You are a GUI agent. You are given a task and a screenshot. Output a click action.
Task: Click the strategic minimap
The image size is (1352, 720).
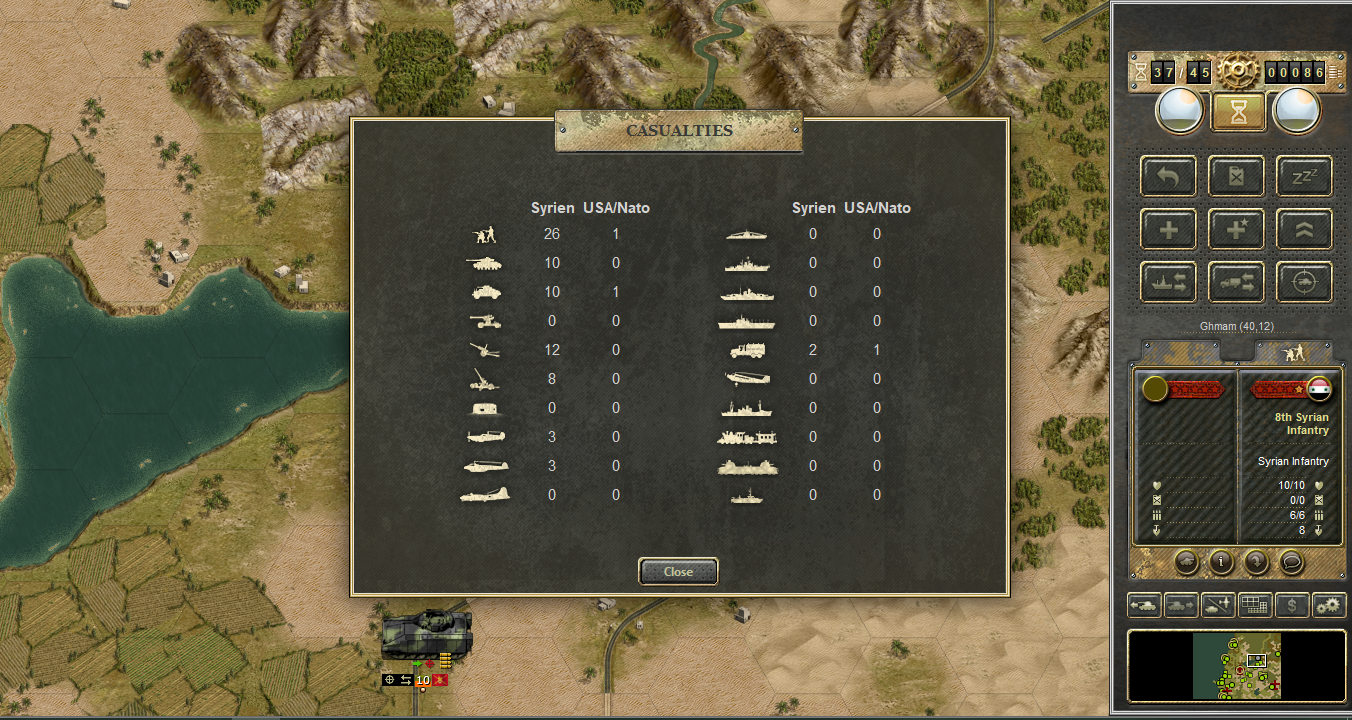pyautogui.click(x=1236, y=665)
